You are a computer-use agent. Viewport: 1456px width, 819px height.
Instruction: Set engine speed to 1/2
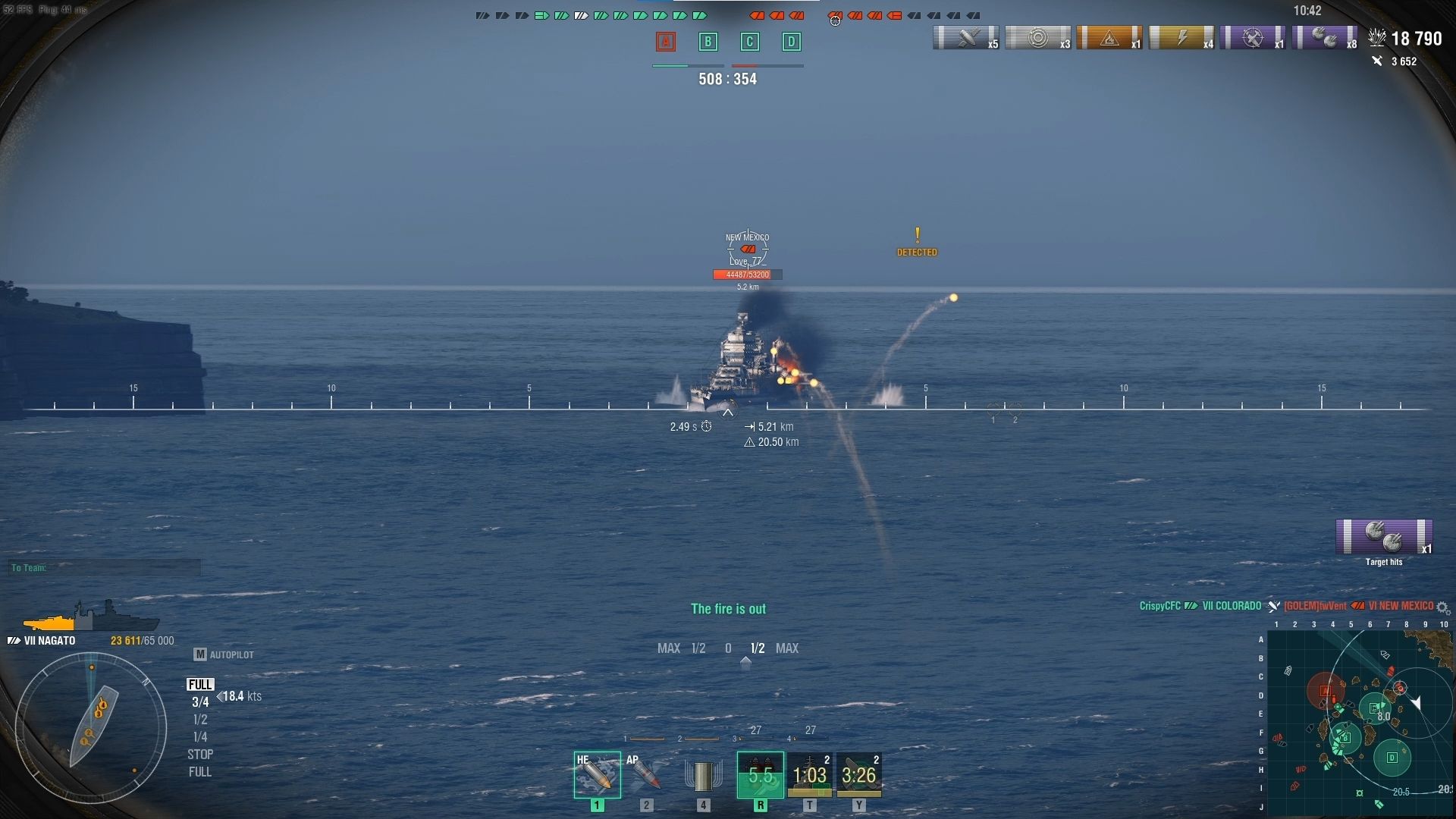pos(200,720)
